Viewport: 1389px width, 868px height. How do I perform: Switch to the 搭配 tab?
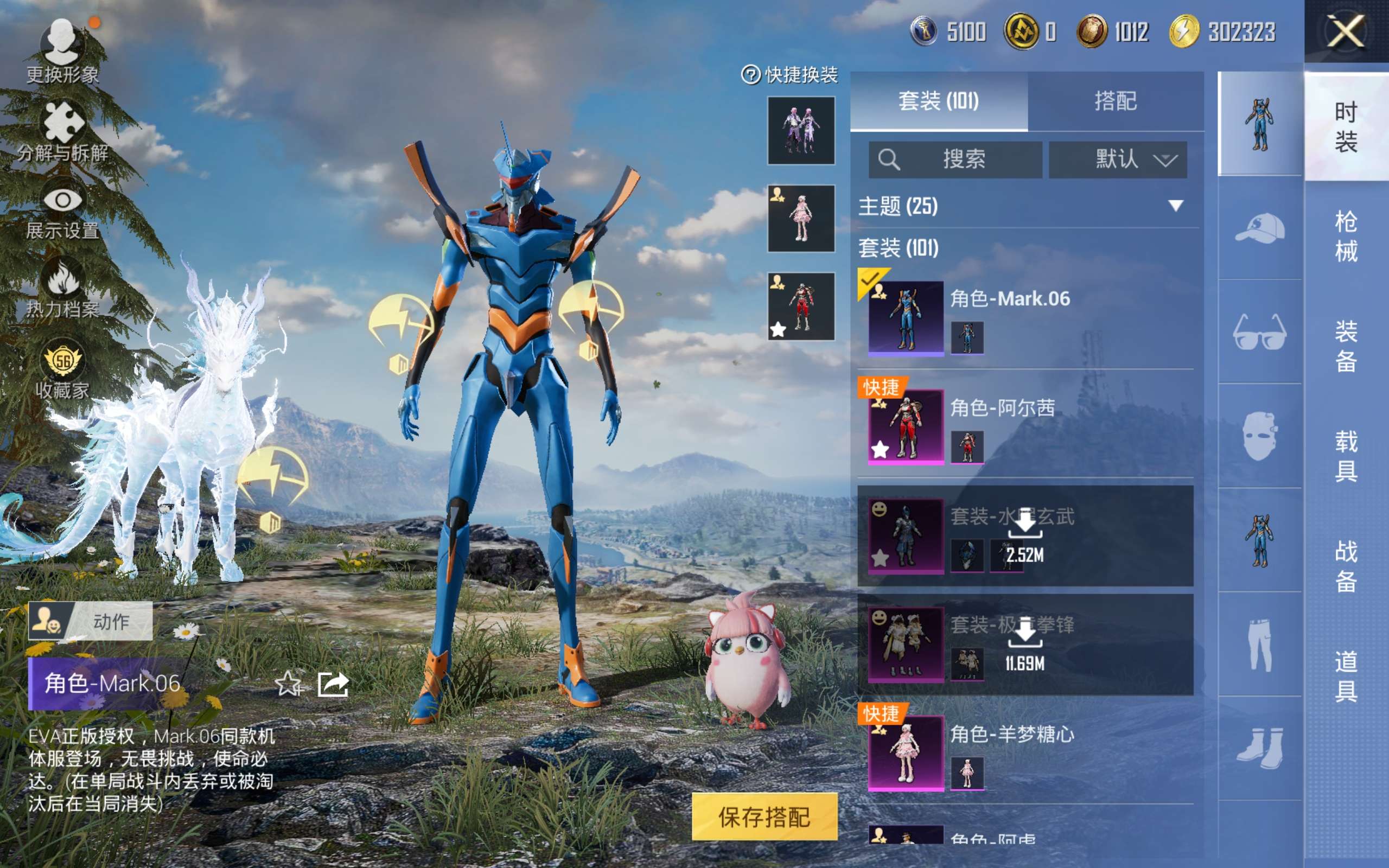[1114, 101]
